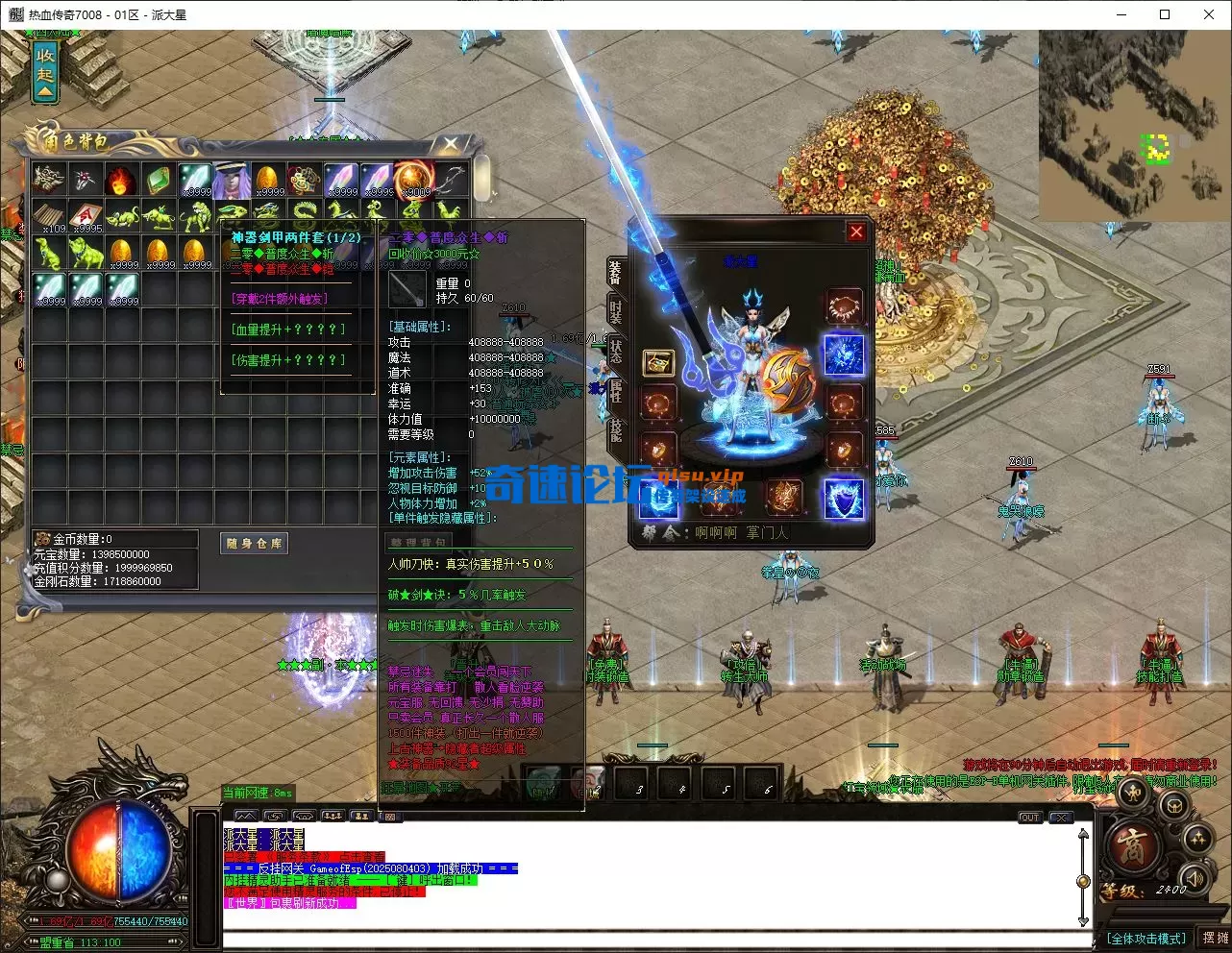Select the green jade gem in bag

[158, 180]
